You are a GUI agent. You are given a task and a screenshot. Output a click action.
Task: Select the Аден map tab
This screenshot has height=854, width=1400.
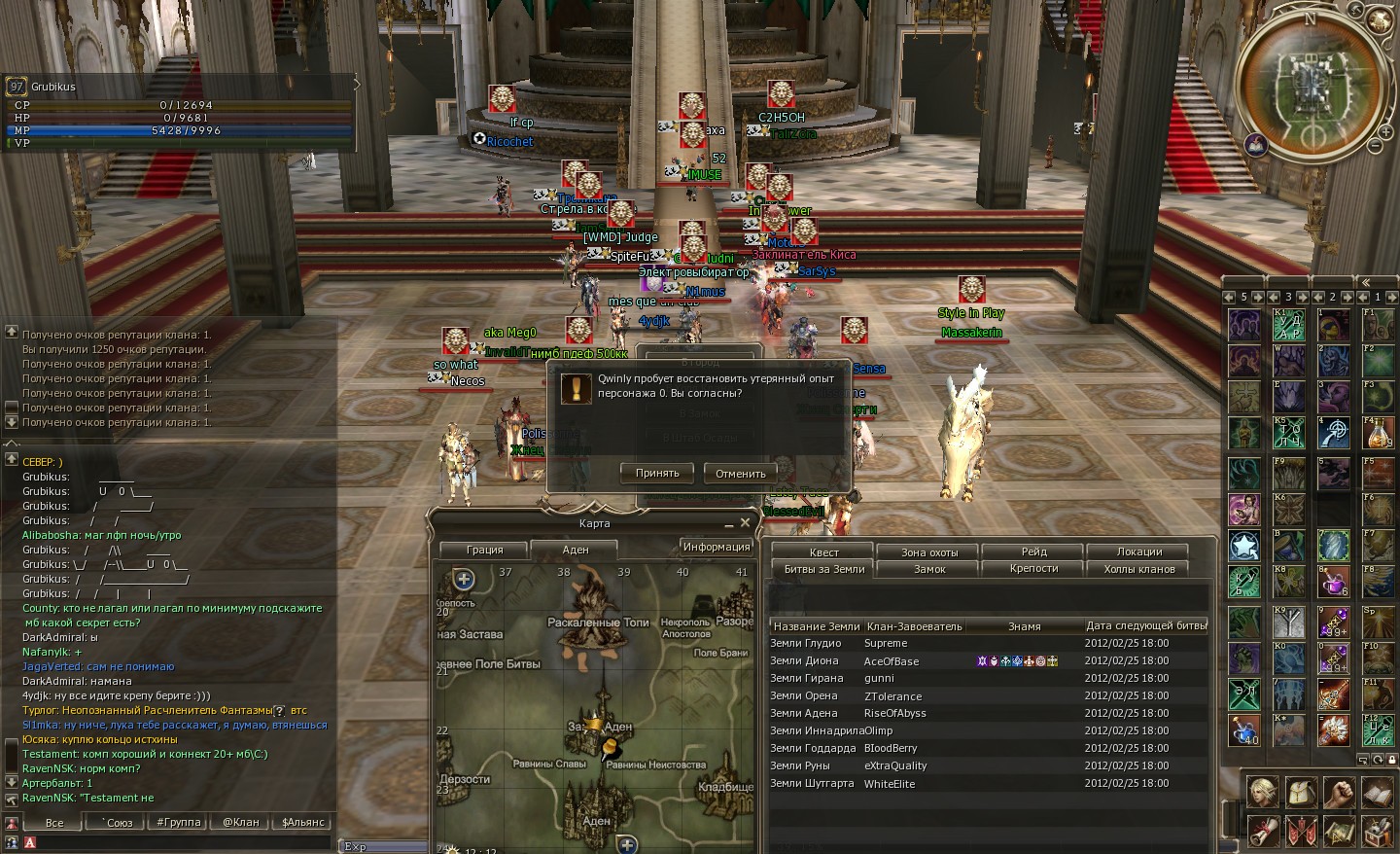(x=576, y=550)
